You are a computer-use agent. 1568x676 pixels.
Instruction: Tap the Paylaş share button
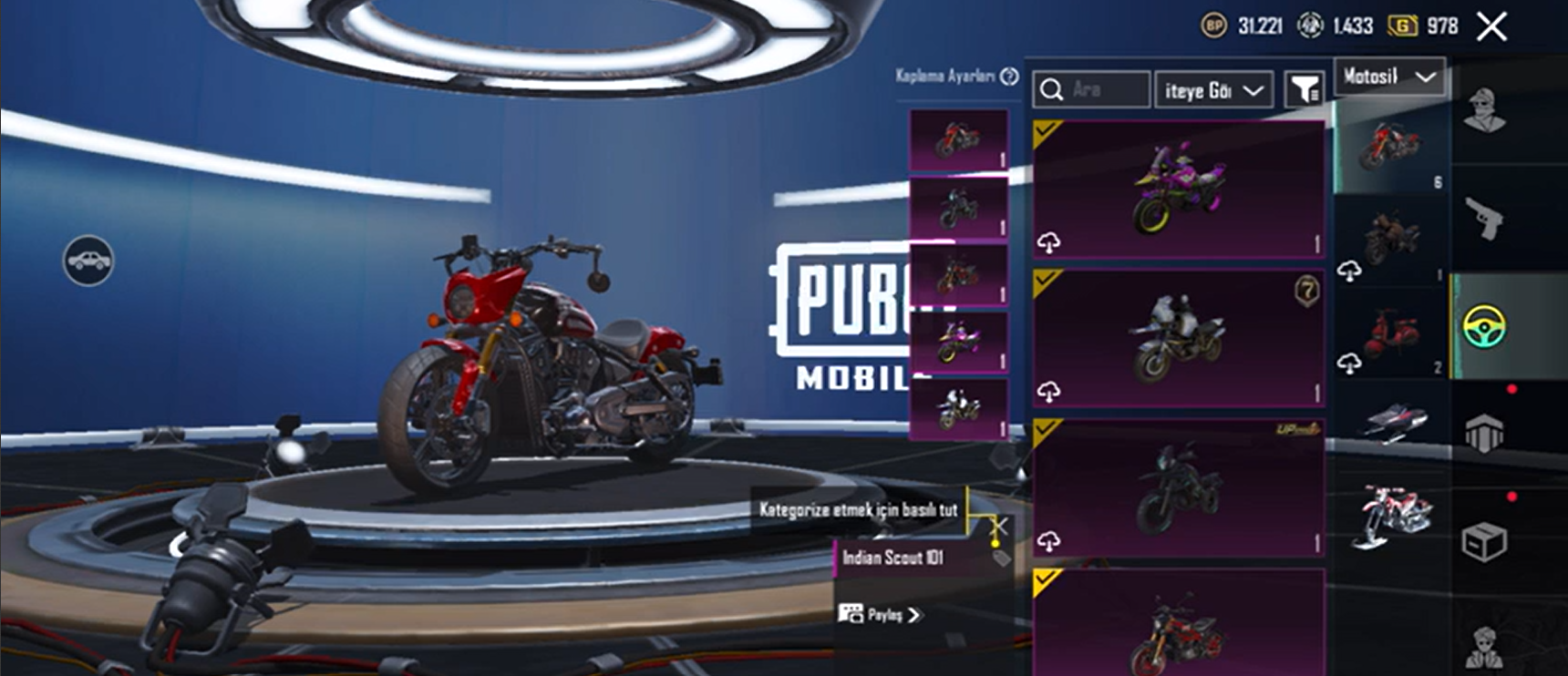[881, 615]
